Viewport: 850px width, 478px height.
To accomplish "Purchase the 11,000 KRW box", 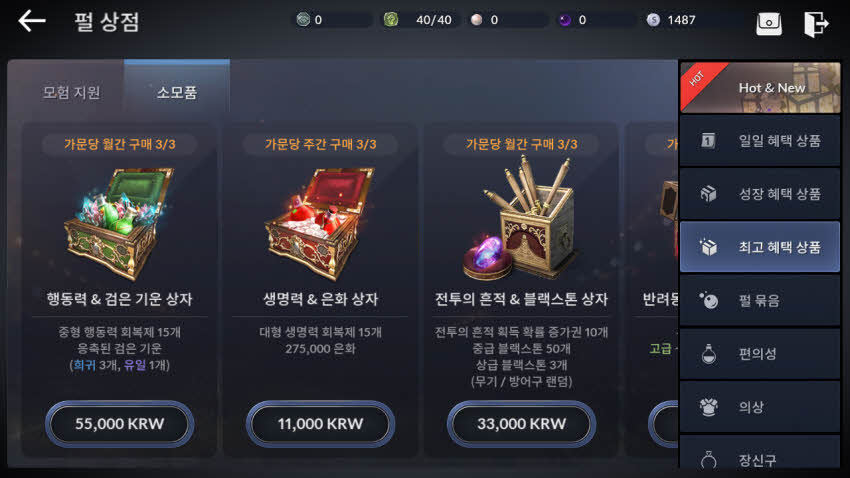I will coord(320,423).
